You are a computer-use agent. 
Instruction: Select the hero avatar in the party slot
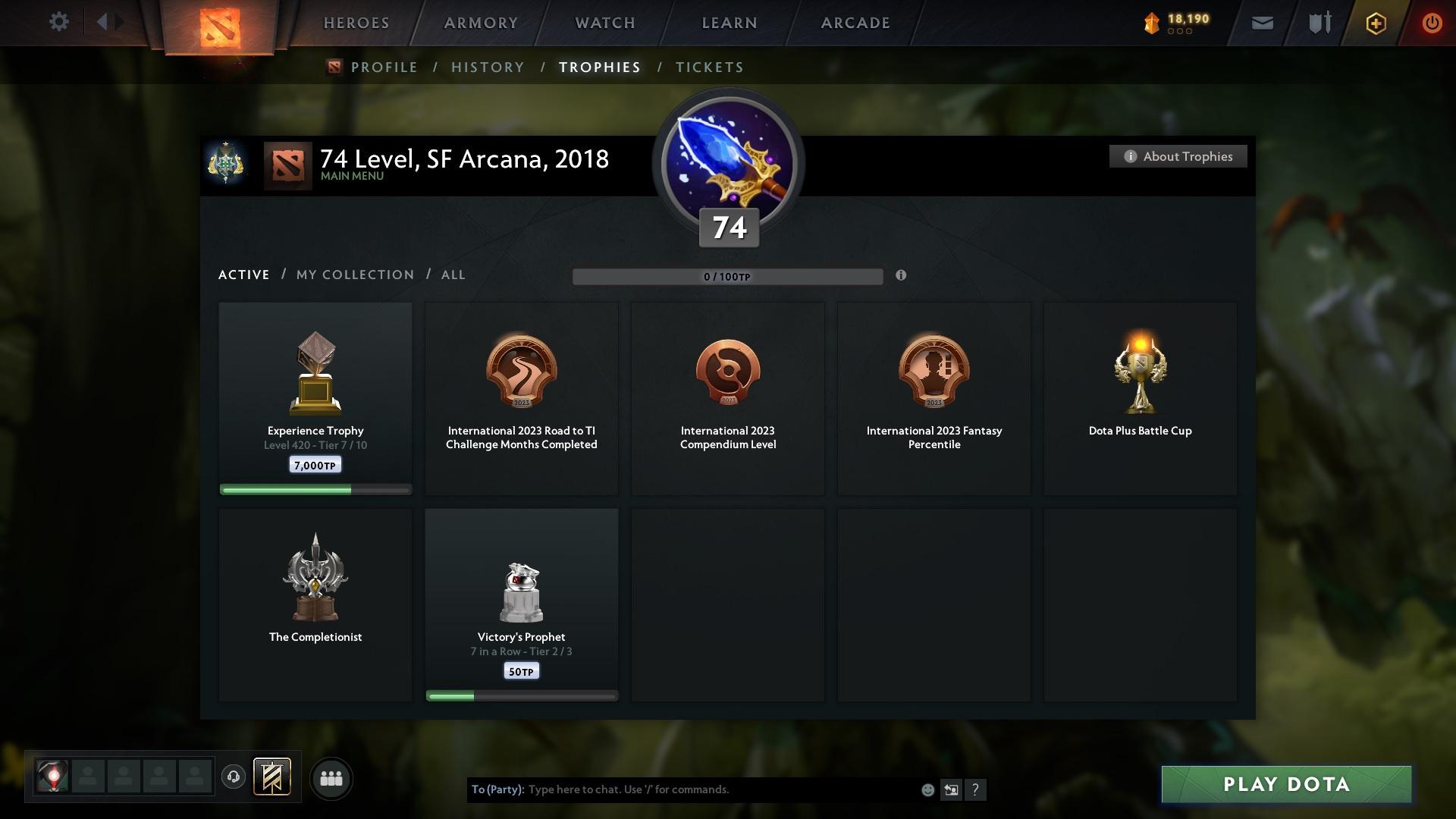(x=53, y=778)
